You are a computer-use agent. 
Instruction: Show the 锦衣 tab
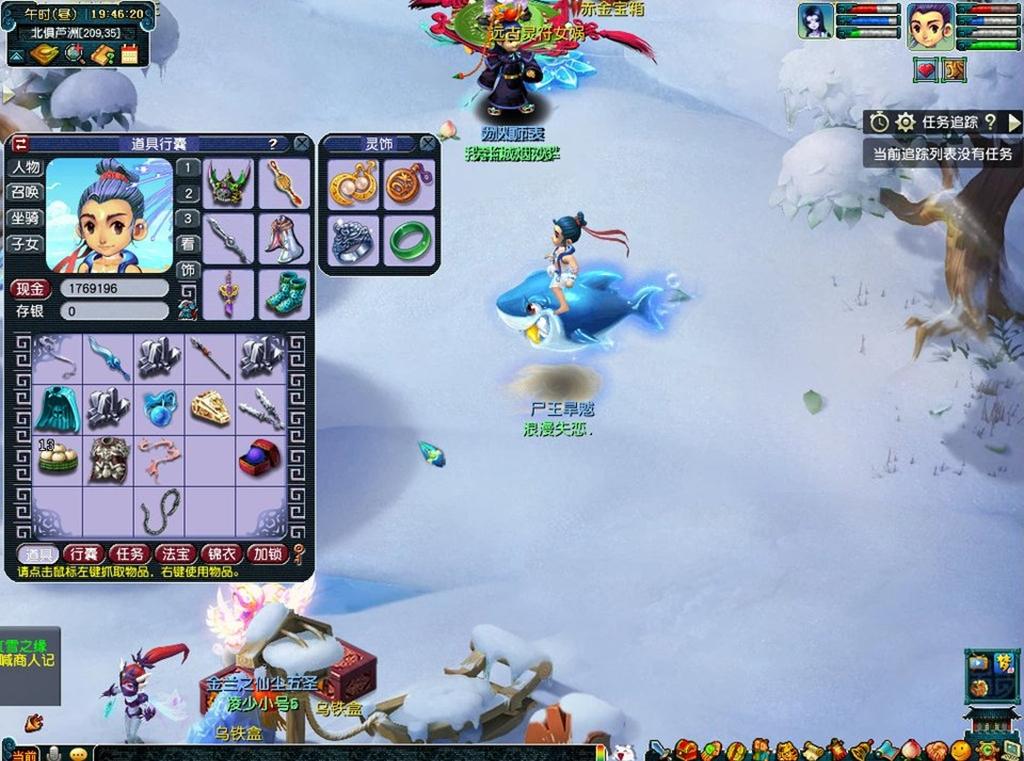click(x=221, y=554)
